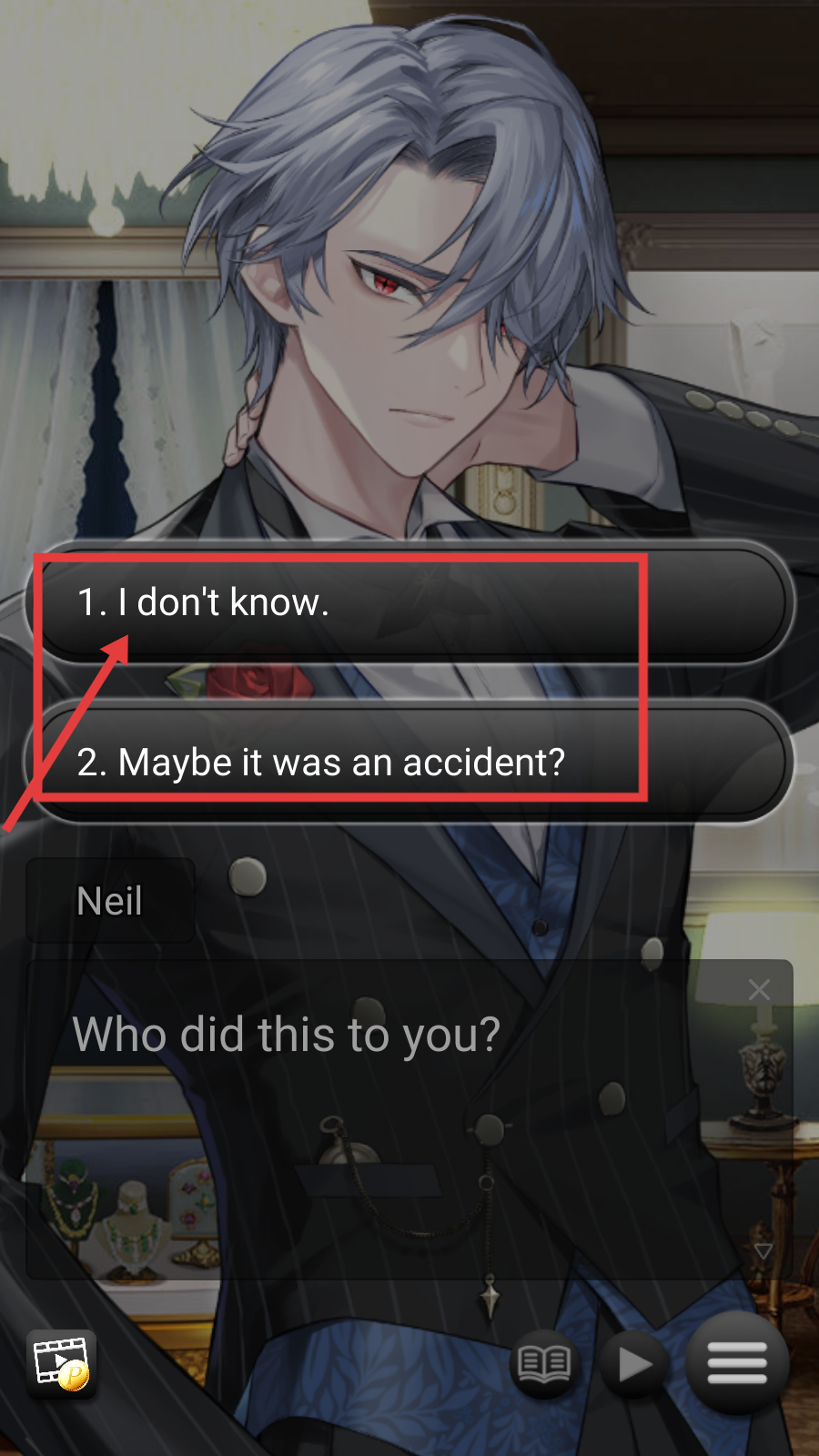Open the story log book icon
819x1456 pixels.
click(544, 1363)
